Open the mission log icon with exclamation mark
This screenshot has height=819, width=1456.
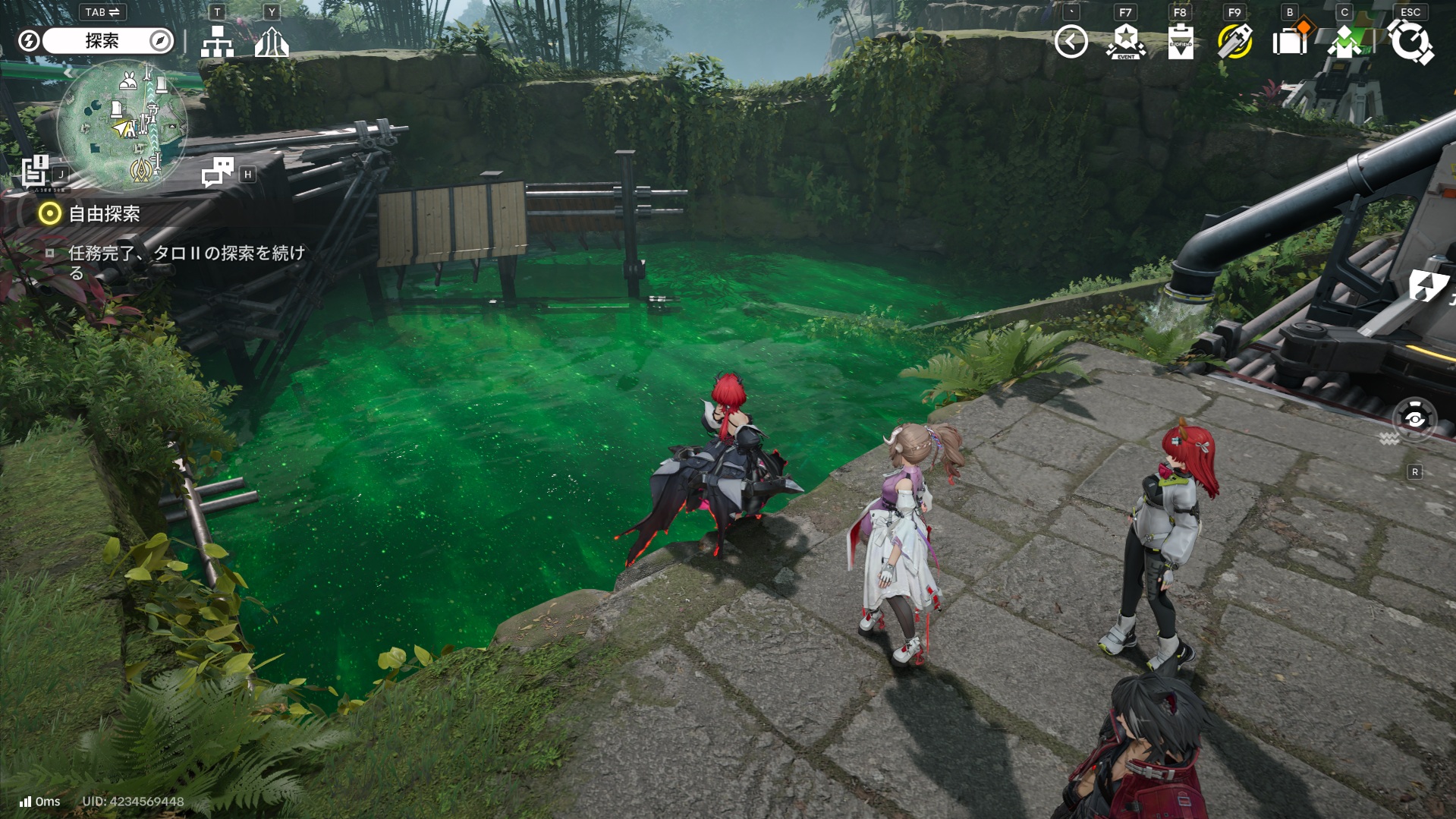35,171
